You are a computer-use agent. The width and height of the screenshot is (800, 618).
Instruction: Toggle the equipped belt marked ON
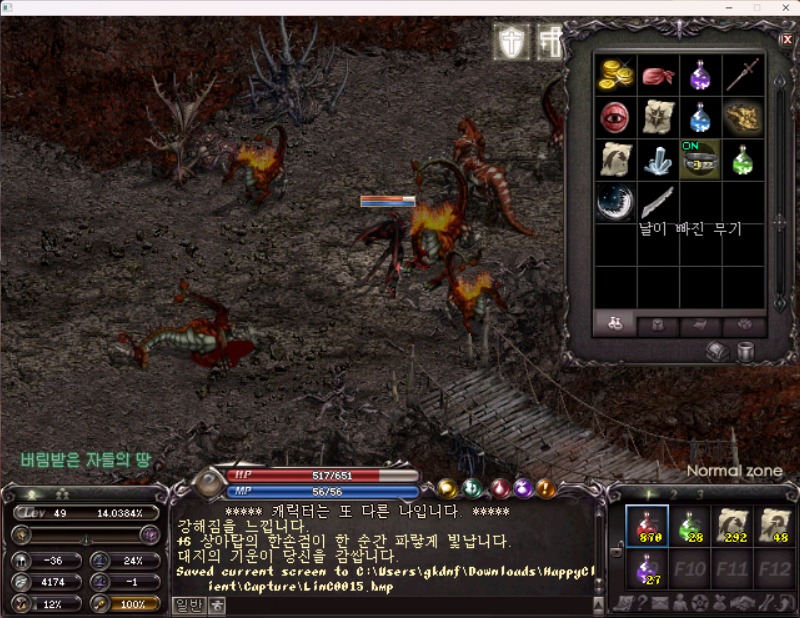[x=700, y=160]
